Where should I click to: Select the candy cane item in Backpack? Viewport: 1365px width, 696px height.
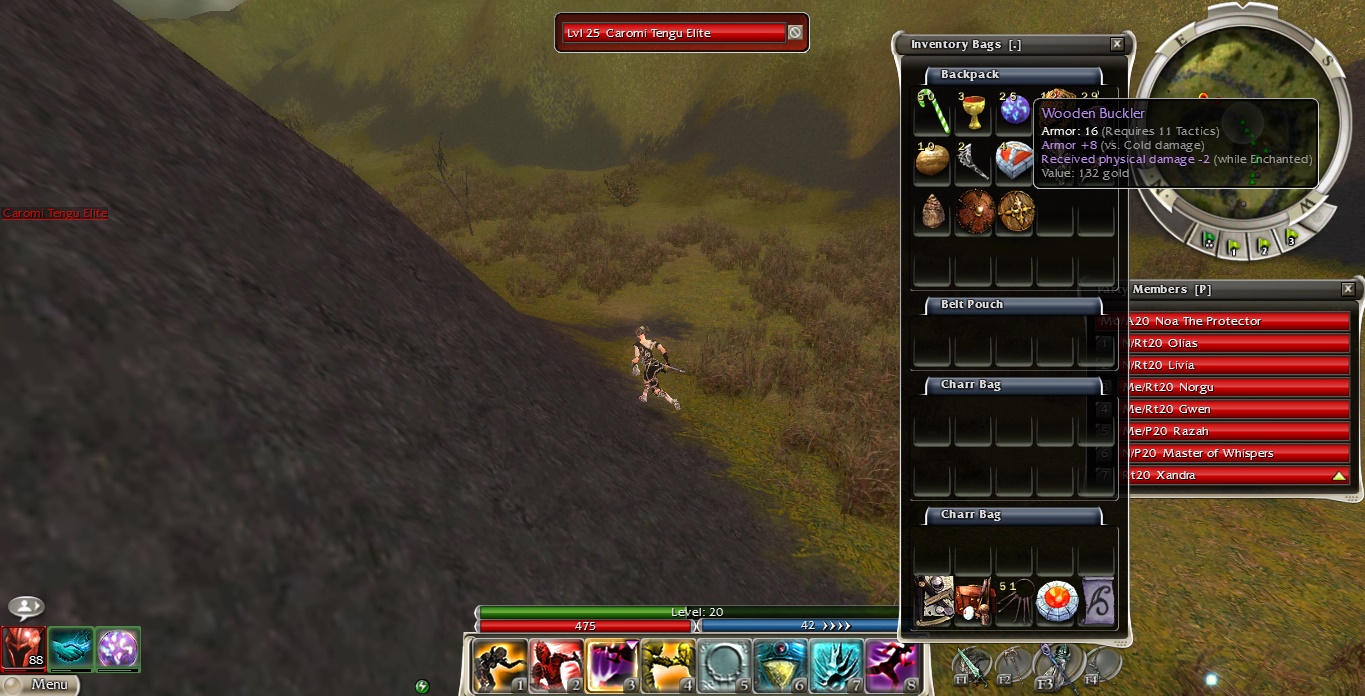932,112
